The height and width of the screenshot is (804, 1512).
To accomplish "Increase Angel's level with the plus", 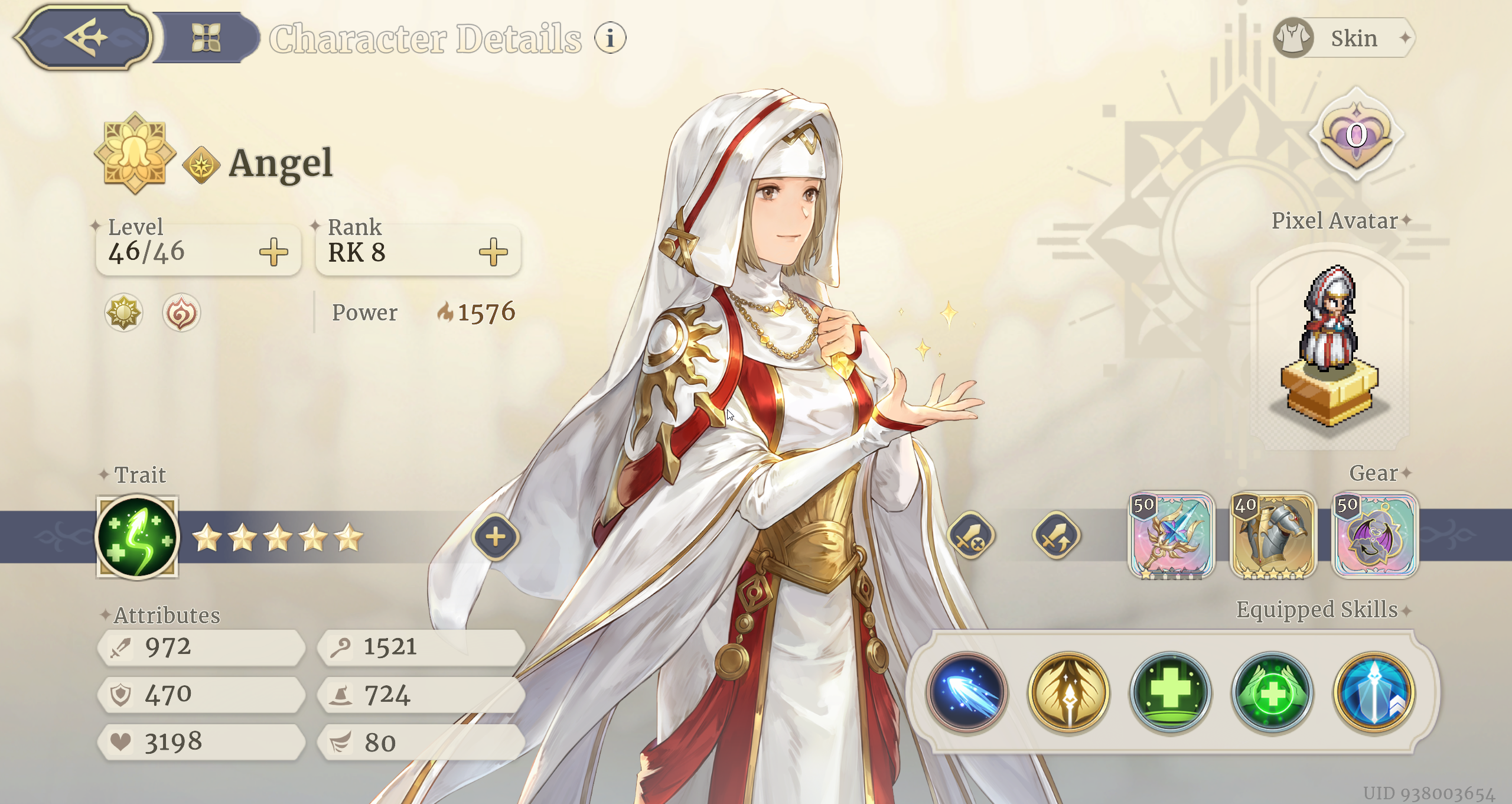I will [x=273, y=252].
